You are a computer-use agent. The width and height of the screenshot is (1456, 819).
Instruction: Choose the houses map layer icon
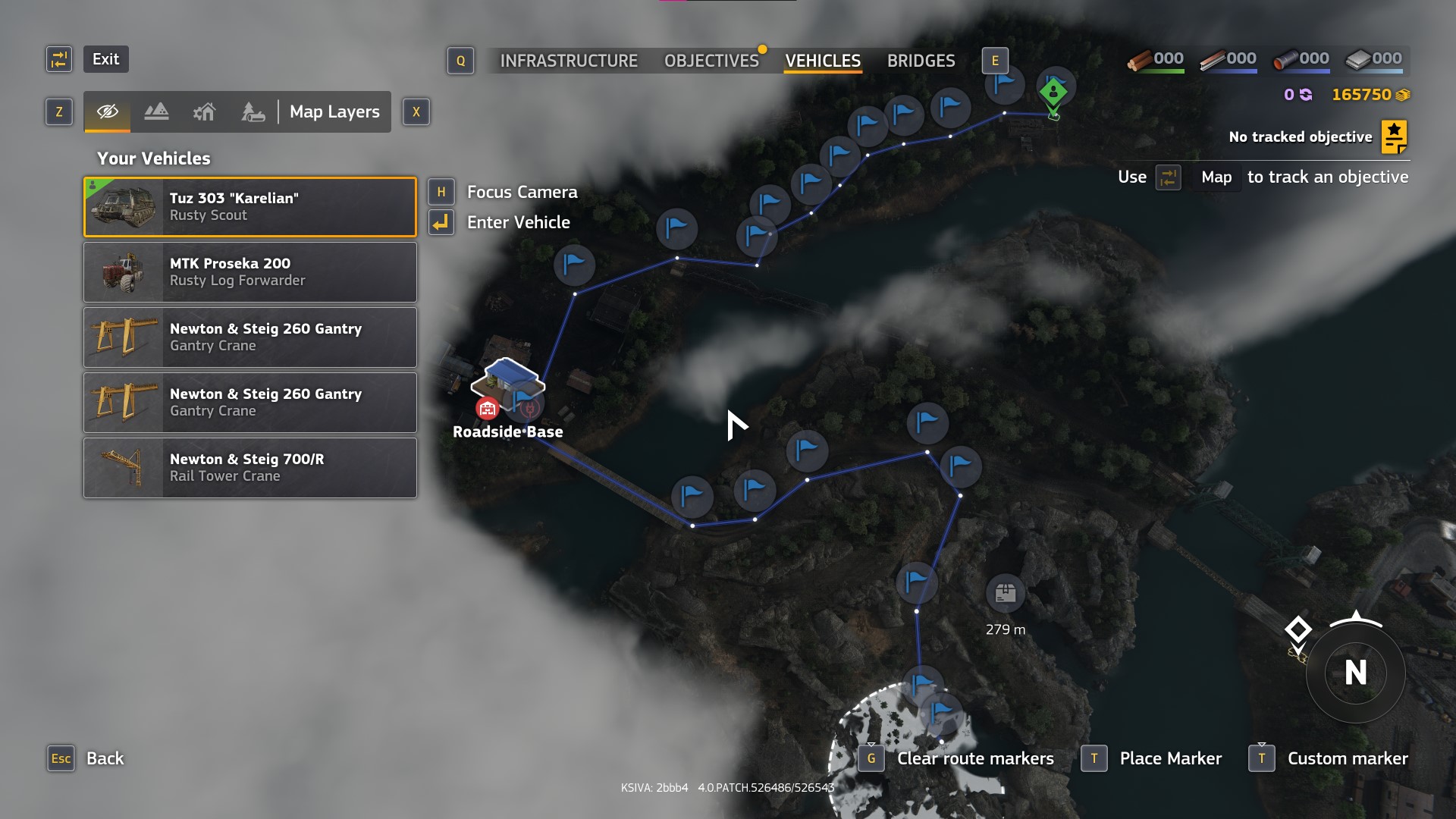204,112
